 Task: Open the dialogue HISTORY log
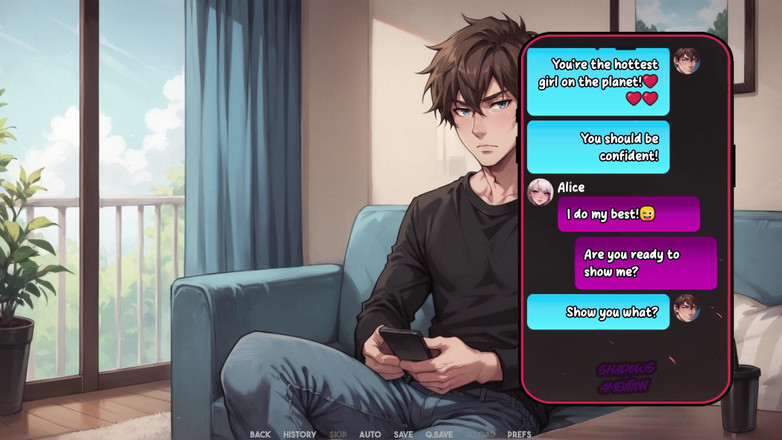point(299,434)
